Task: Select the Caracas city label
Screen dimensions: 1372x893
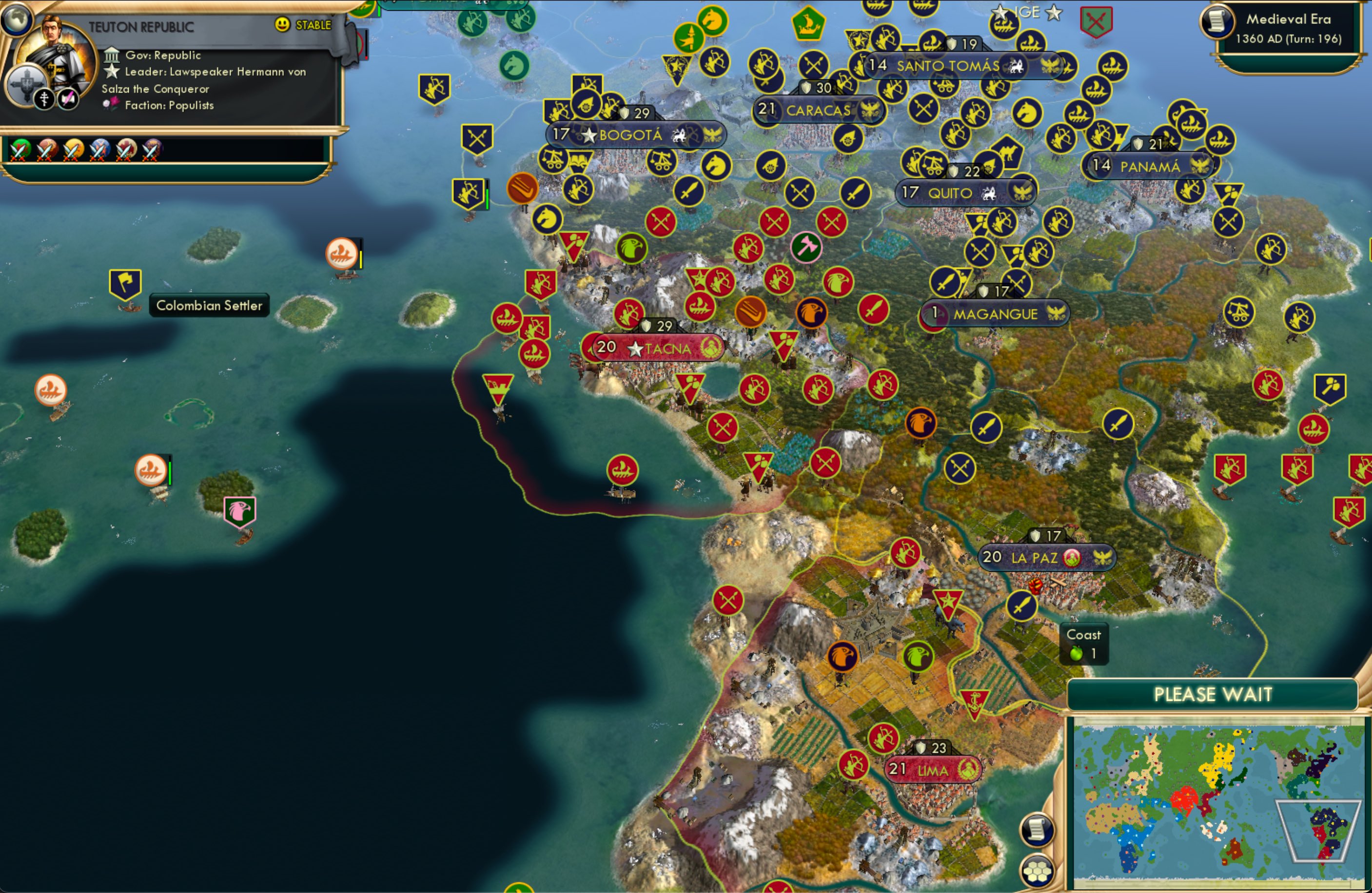Action: pos(818,110)
